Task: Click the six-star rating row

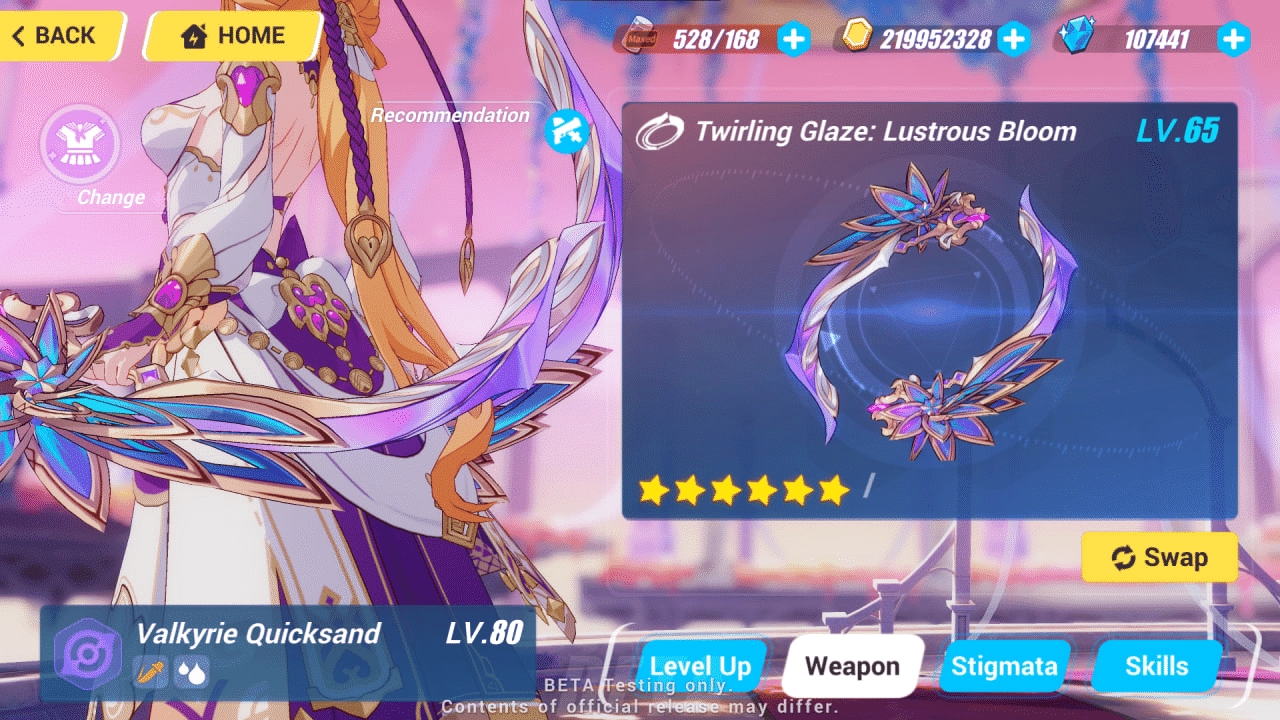Action: click(743, 488)
